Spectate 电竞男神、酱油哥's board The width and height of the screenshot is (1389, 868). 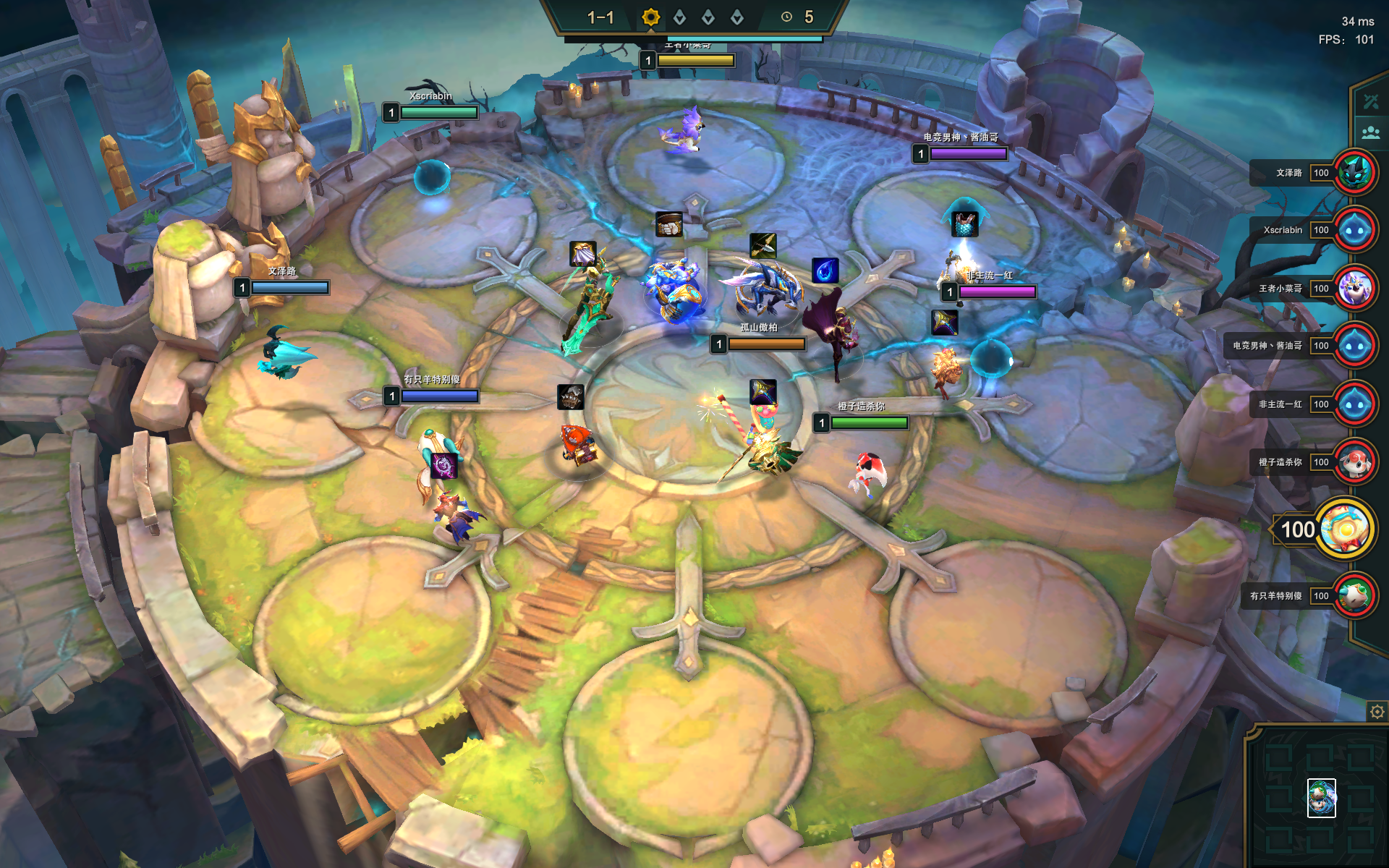tap(1354, 346)
